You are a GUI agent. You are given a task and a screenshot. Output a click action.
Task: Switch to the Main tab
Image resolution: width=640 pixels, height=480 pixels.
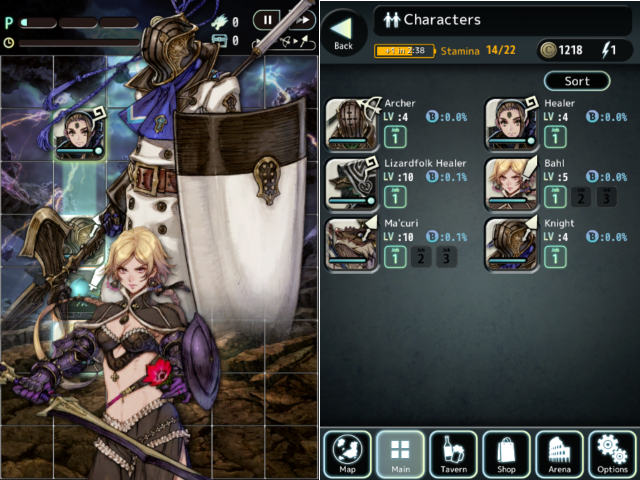click(x=400, y=454)
